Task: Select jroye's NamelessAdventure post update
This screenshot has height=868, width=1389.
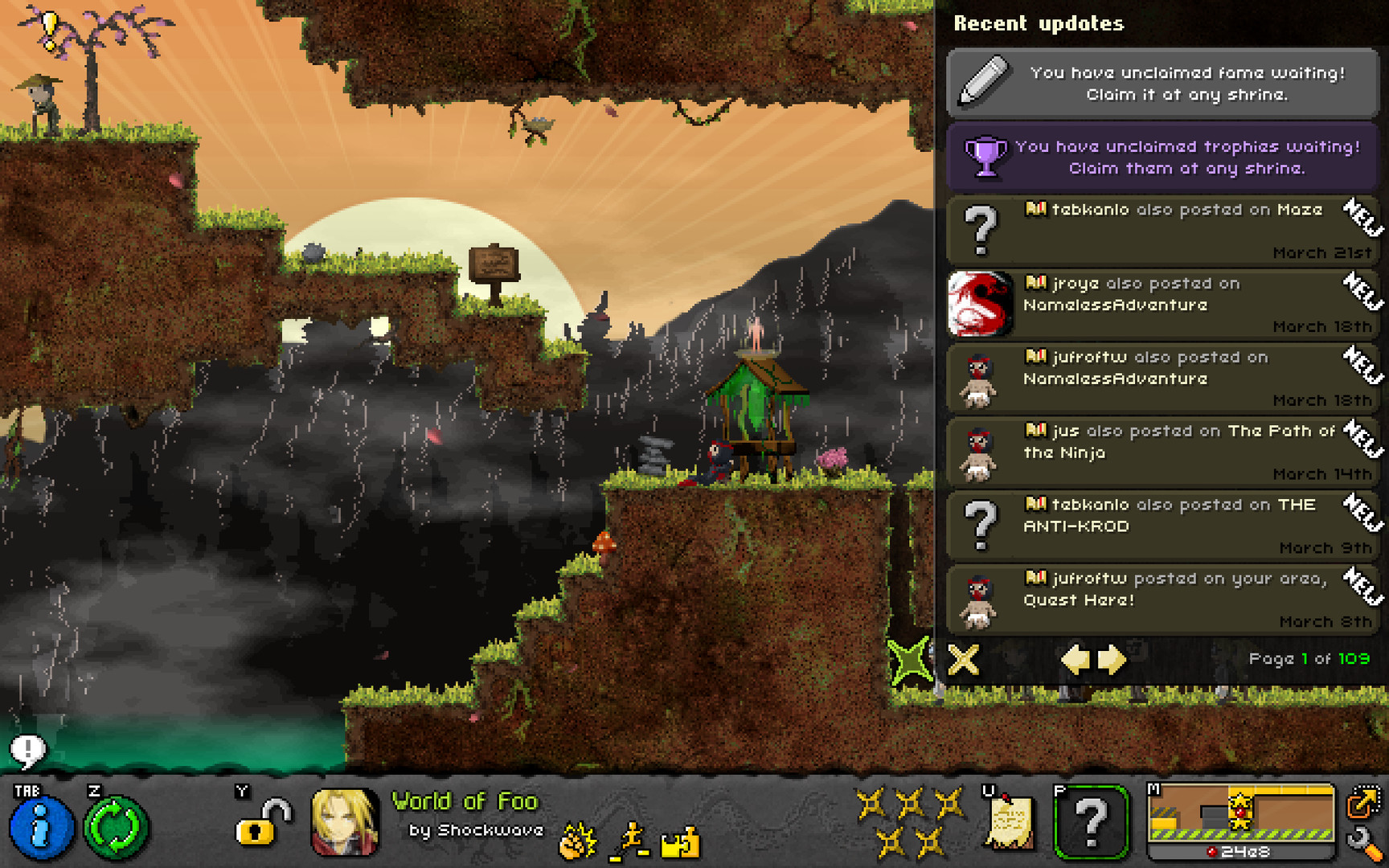Action: coord(1162,305)
